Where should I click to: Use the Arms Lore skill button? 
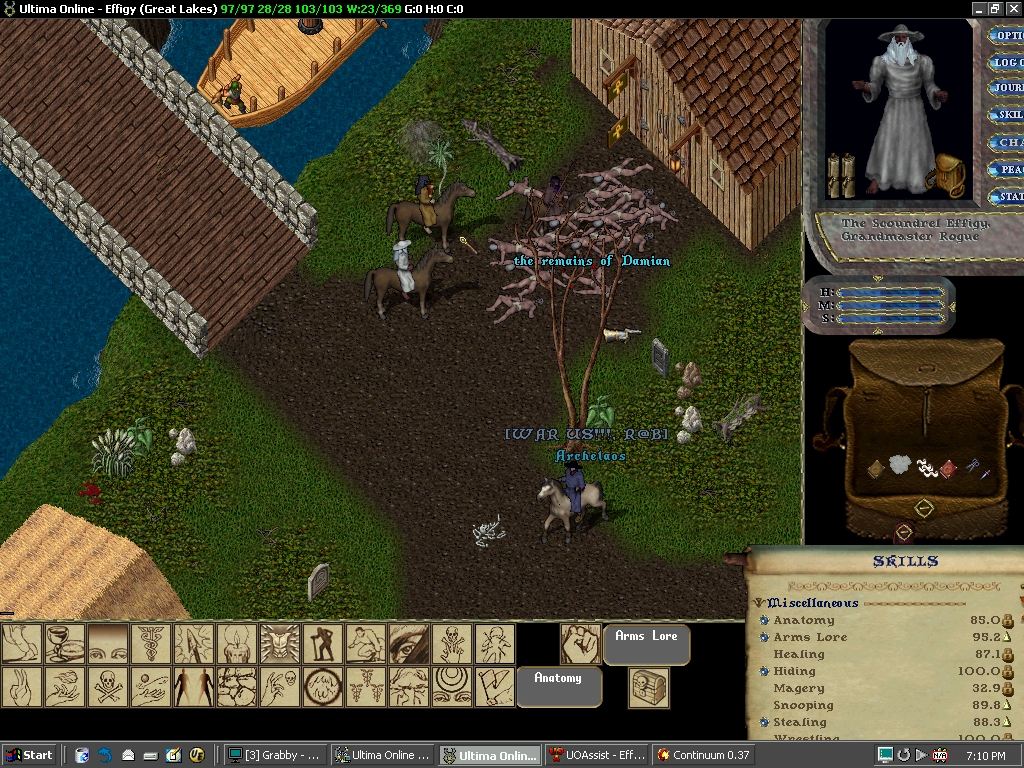(x=646, y=637)
